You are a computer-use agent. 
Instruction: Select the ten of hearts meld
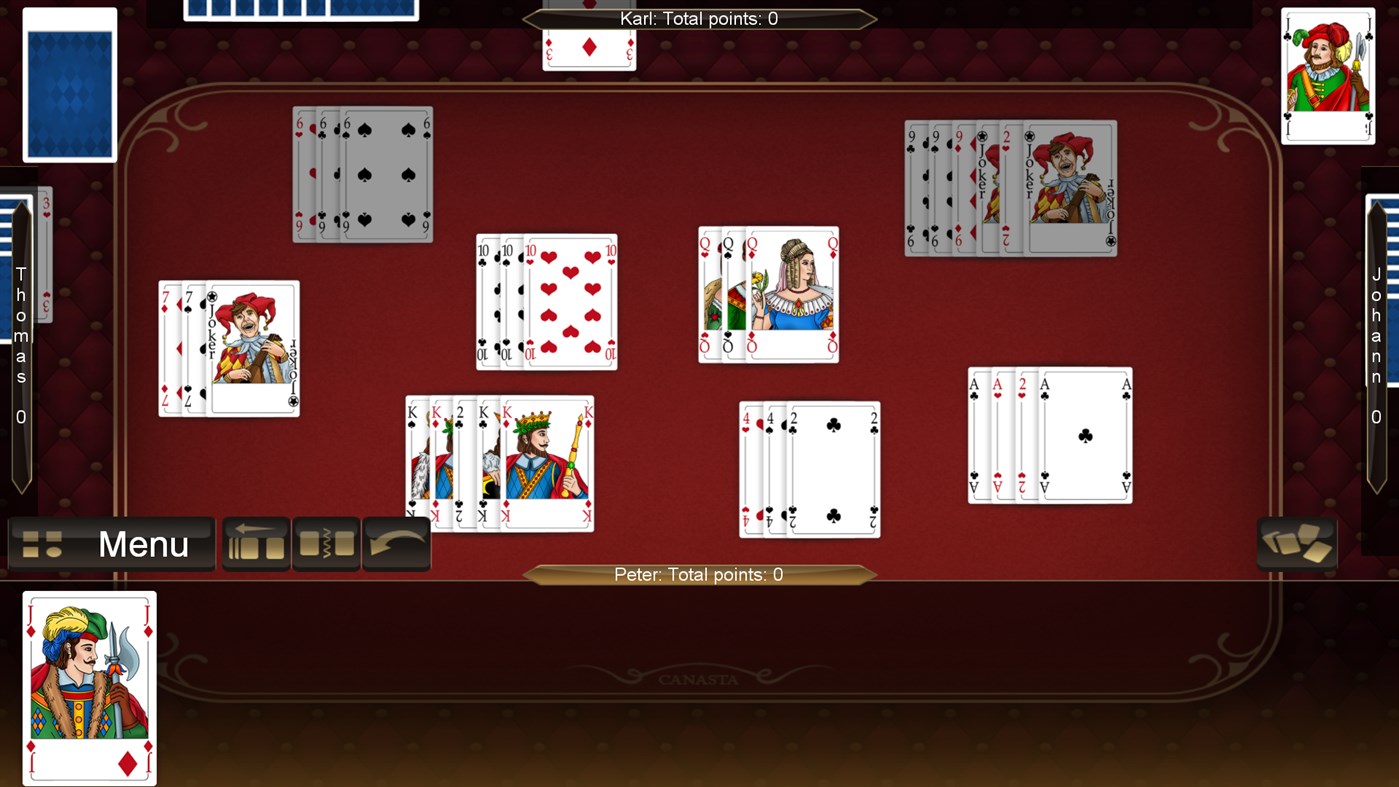[545, 300]
